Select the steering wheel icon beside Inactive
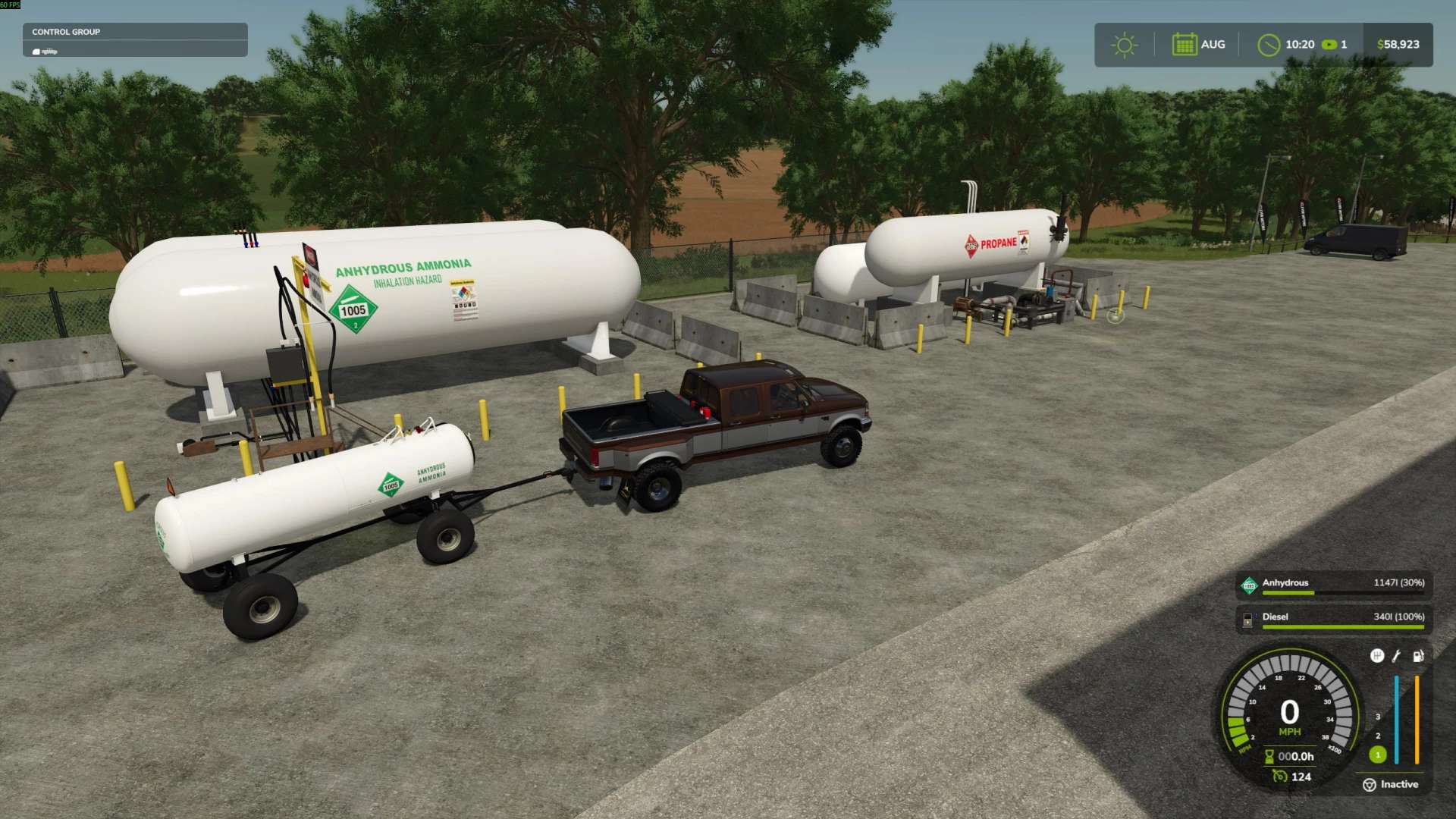Viewport: 1456px width, 819px height. [1370, 784]
